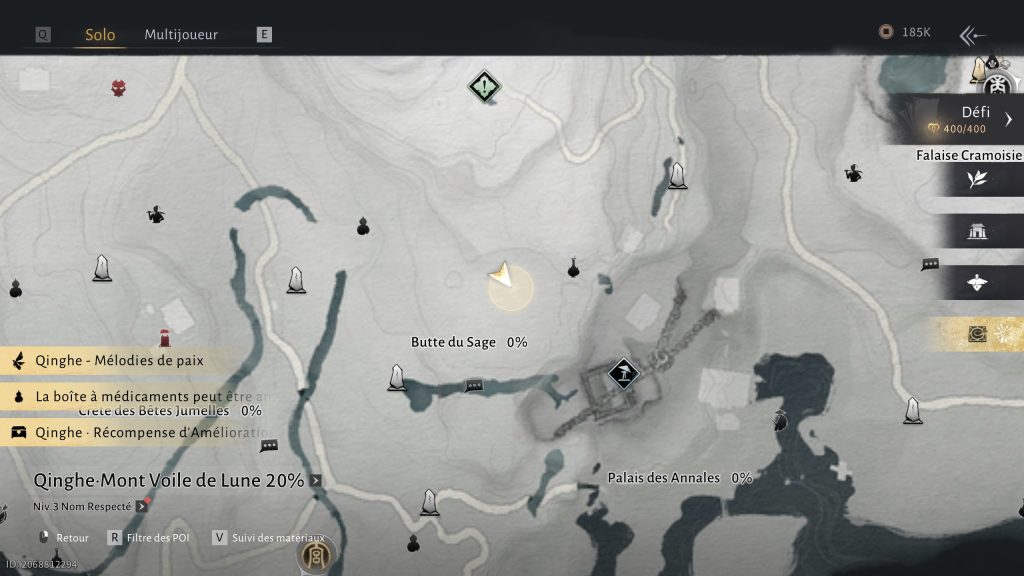Select the bird side panel button
Viewport: 1024px width, 576px height.
point(977,283)
